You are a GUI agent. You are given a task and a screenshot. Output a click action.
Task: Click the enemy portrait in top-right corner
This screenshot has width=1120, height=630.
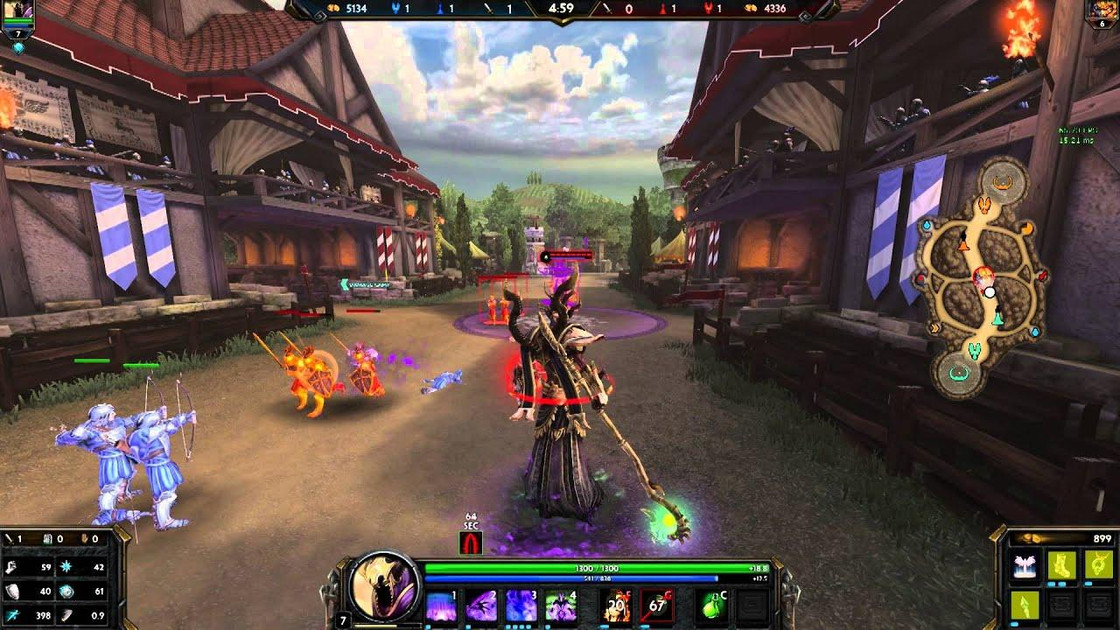tap(1104, 13)
